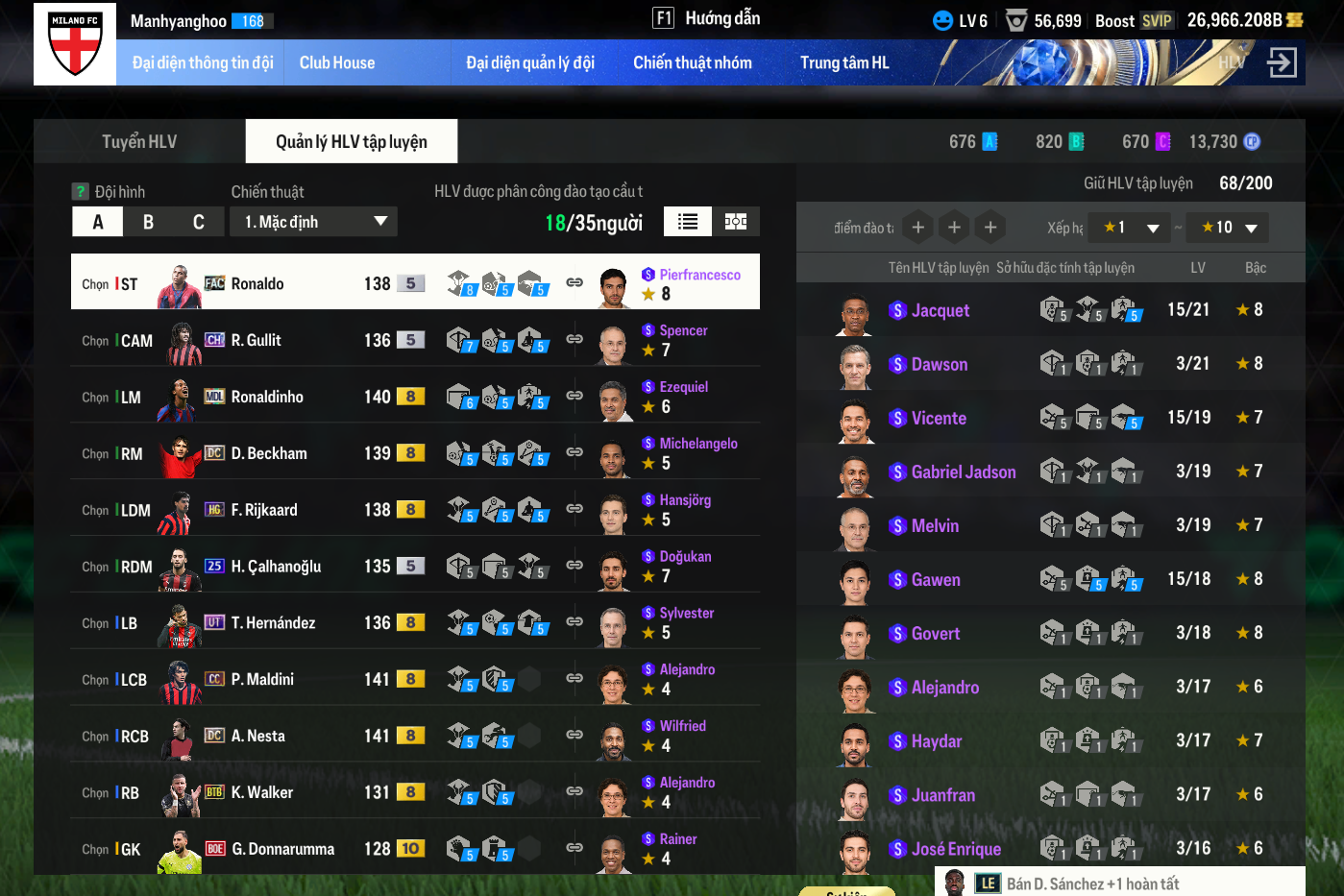Switch to the Tuyển HLV tab
Screen dimensions: 1344x896
[139, 142]
